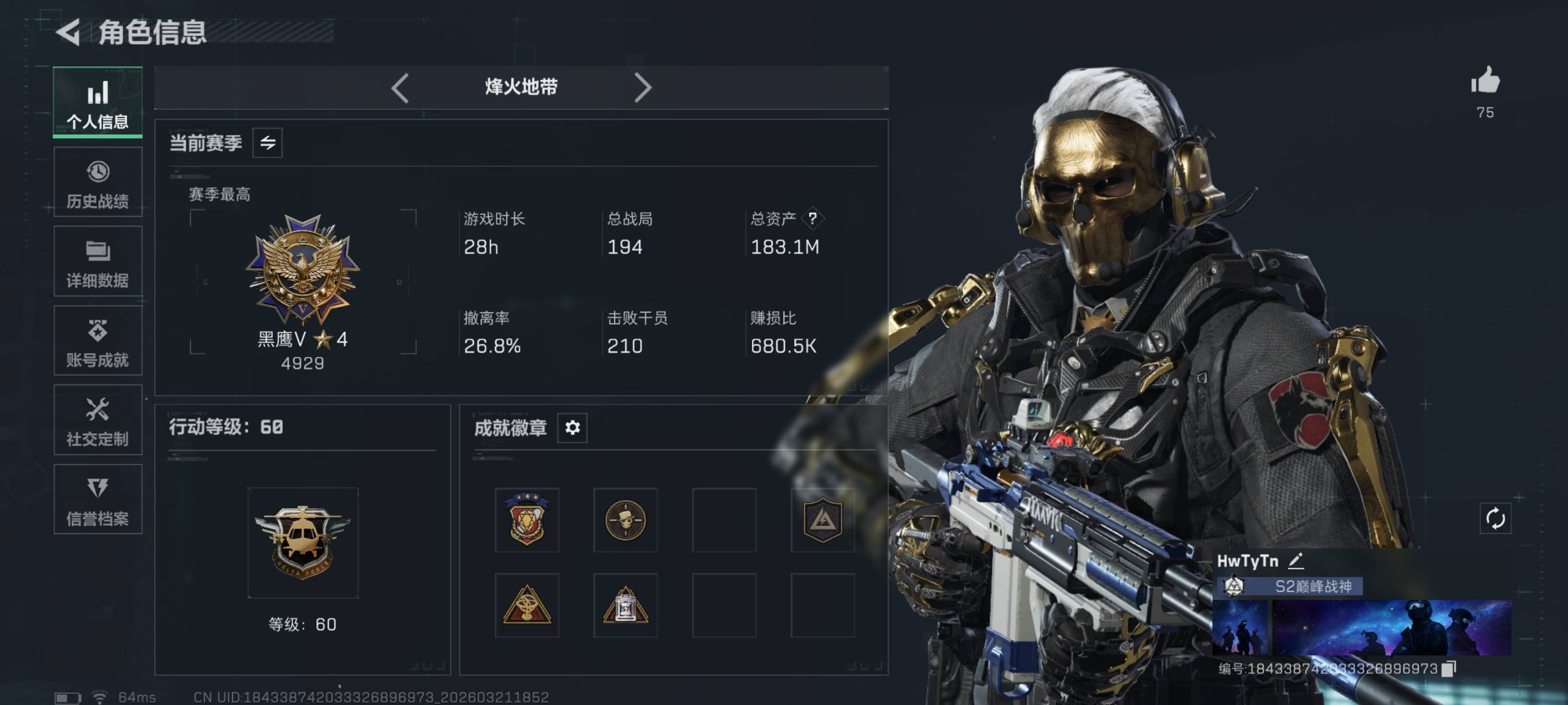The height and width of the screenshot is (705, 1568).
Task: Select the red shield star achievement badge
Action: tap(527, 520)
